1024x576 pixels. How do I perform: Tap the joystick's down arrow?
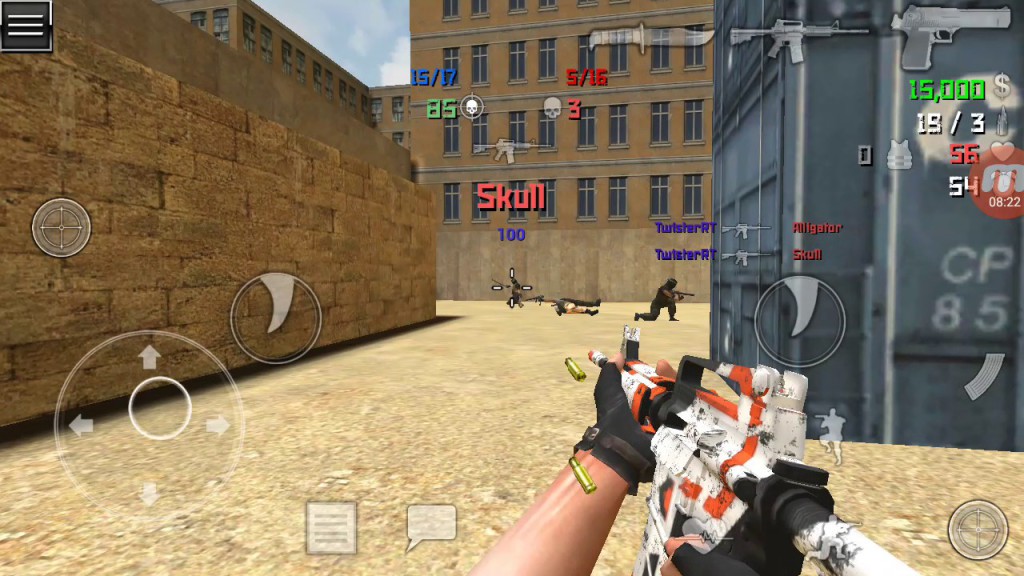(150, 493)
